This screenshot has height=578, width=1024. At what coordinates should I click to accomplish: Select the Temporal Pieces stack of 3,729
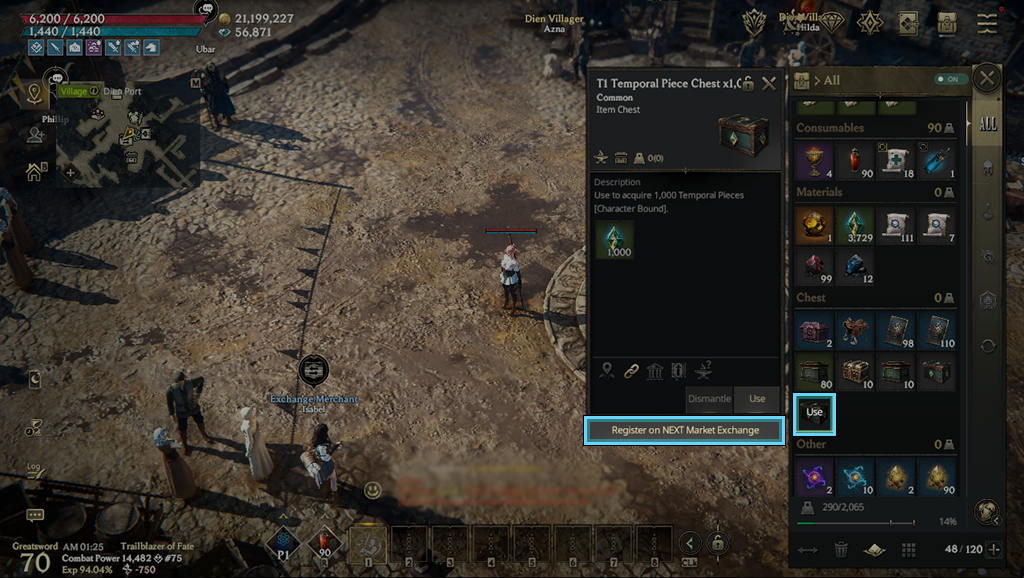853,226
